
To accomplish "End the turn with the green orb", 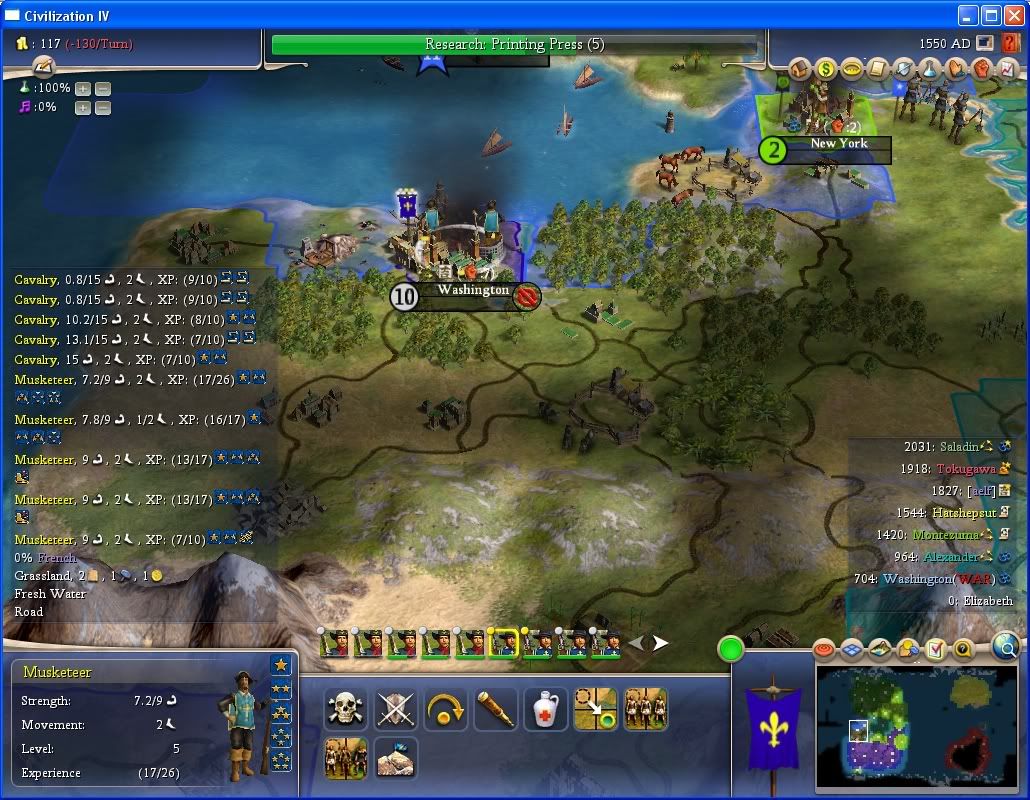I will click(732, 648).
